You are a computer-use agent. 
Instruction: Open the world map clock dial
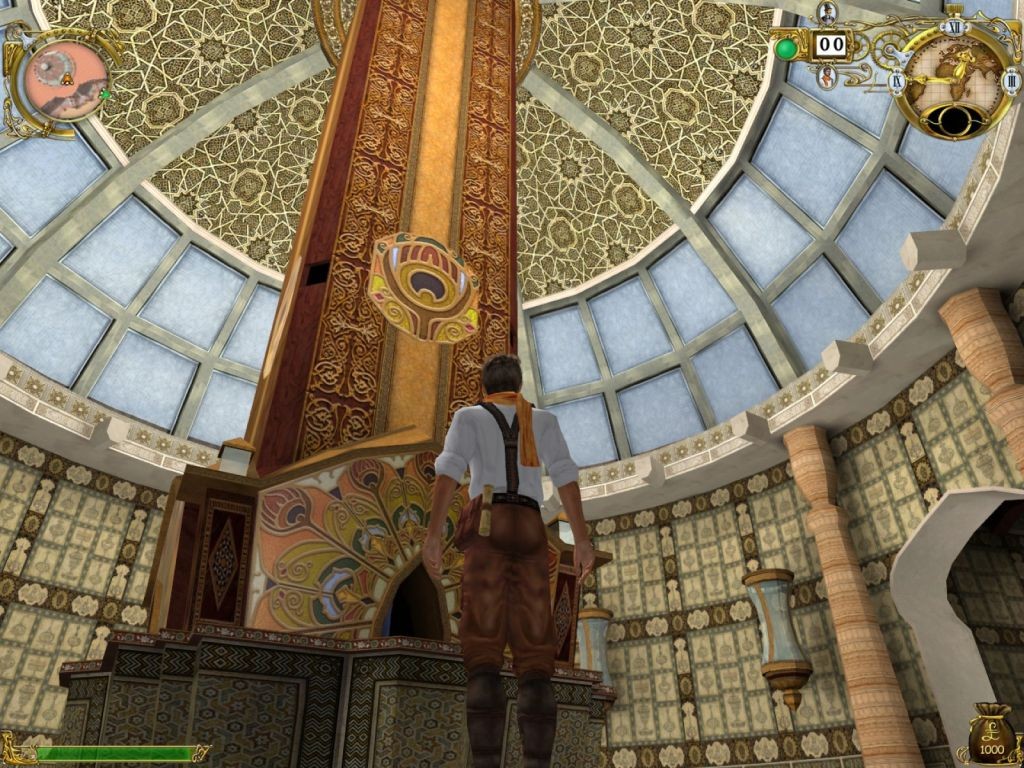(x=953, y=70)
